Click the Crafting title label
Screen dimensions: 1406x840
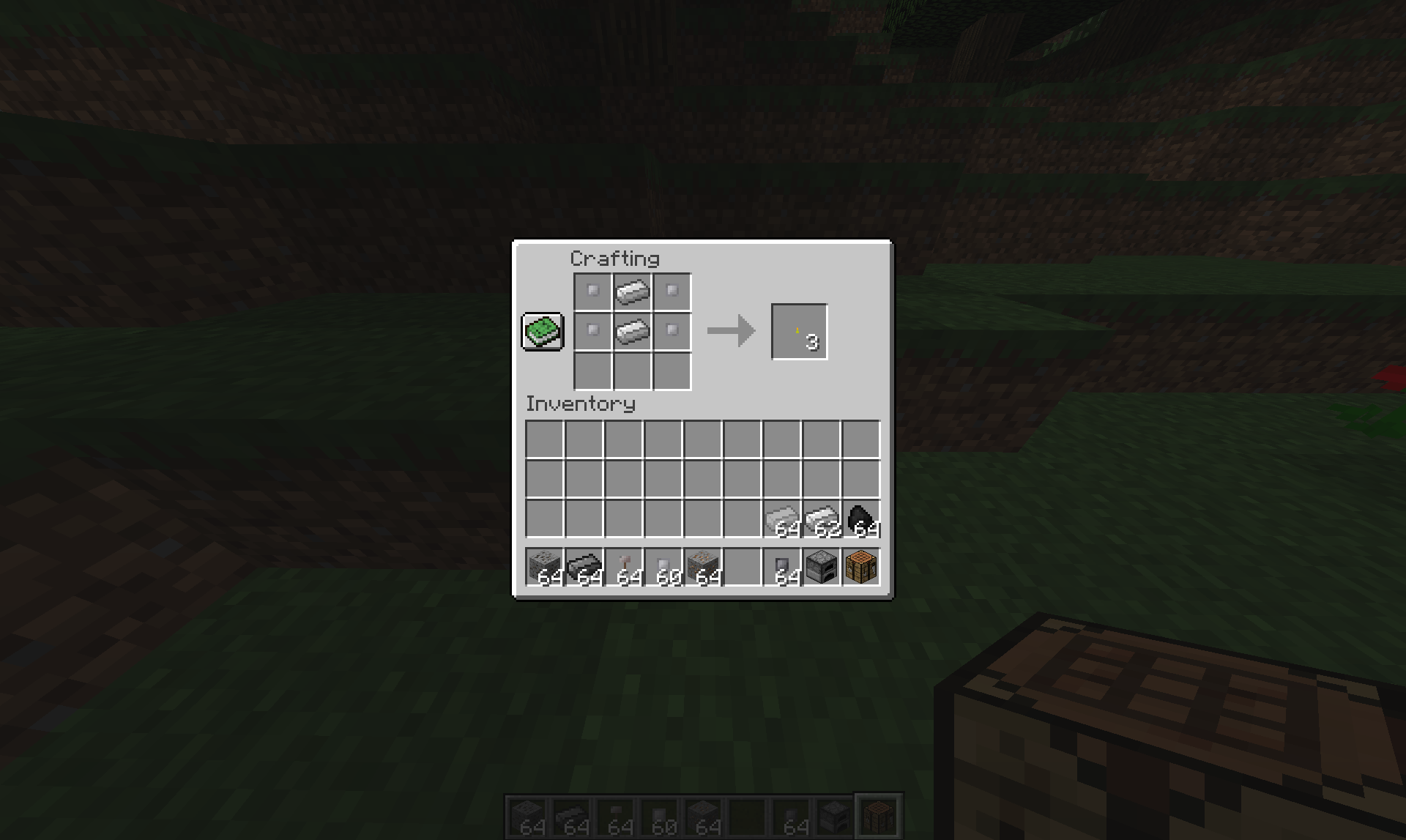[x=615, y=258]
